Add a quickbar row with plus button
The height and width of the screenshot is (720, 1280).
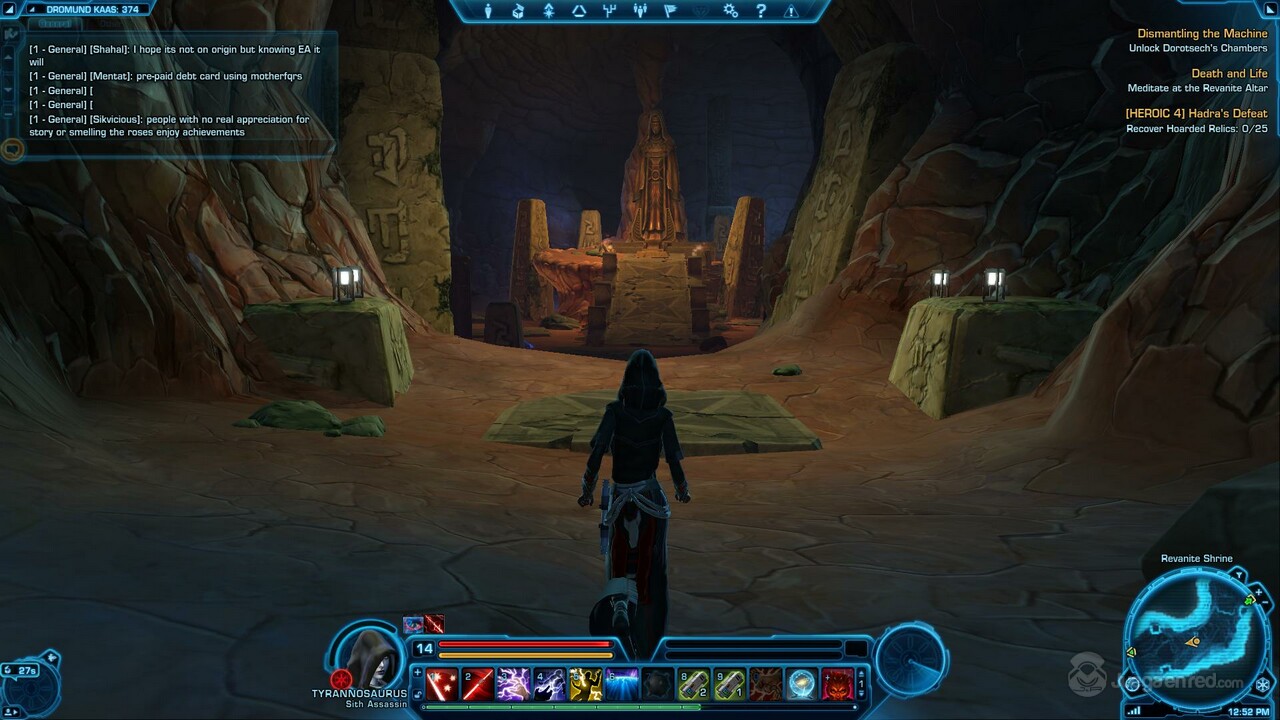[417, 673]
